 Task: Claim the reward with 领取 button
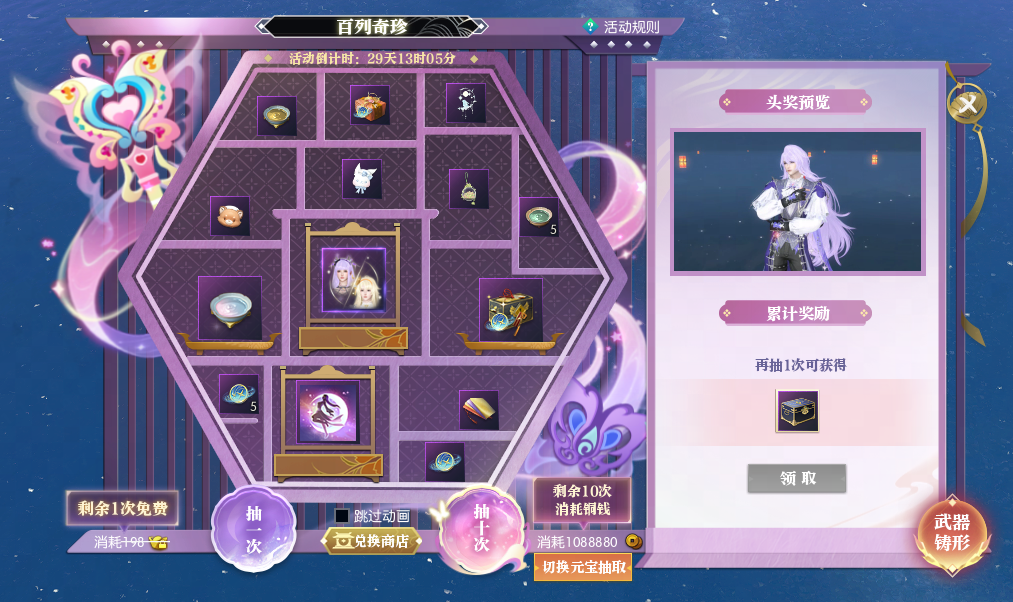click(x=797, y=478)
